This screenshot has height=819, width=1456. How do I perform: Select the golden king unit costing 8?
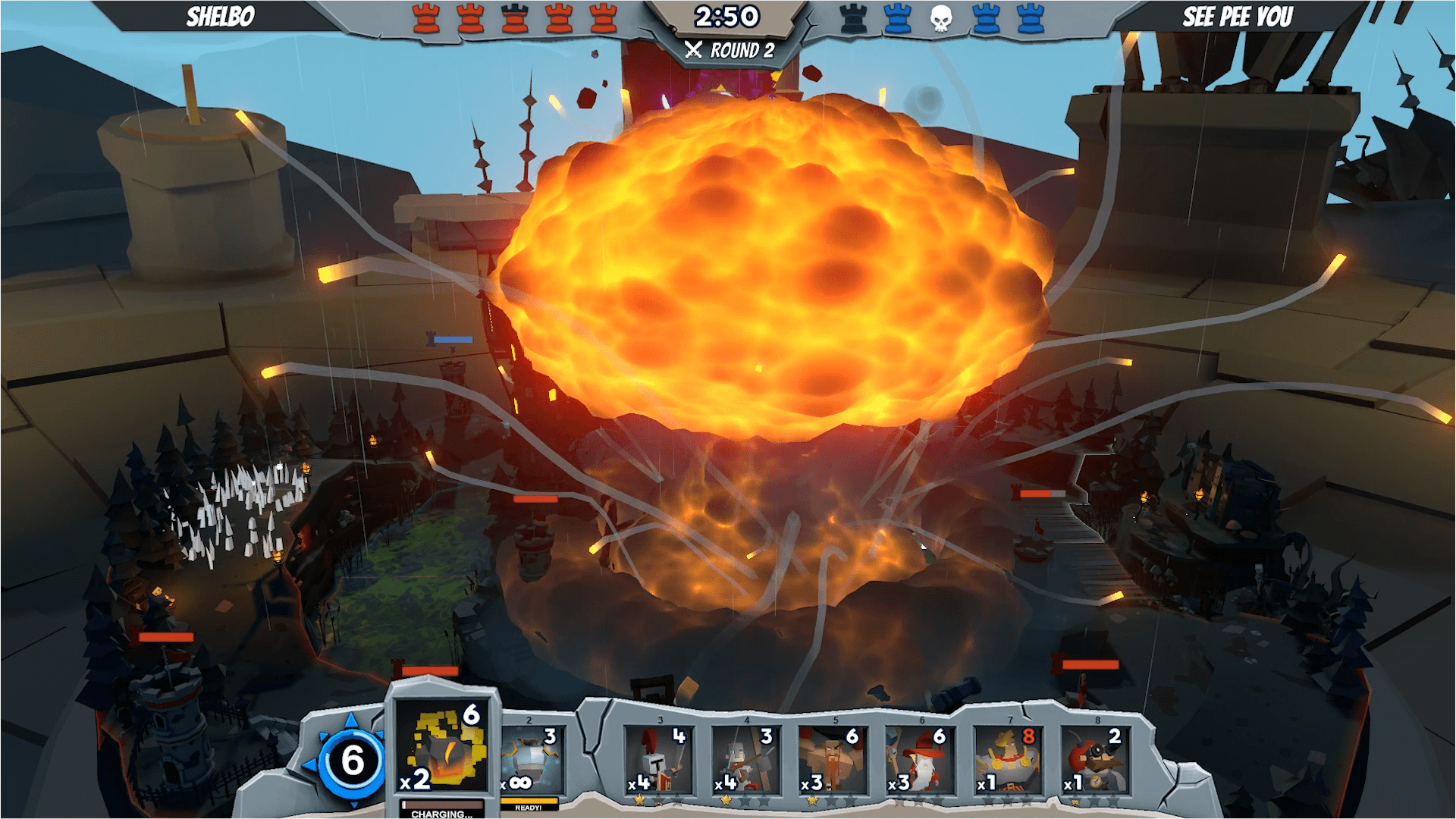click(x=1007, y=760)
